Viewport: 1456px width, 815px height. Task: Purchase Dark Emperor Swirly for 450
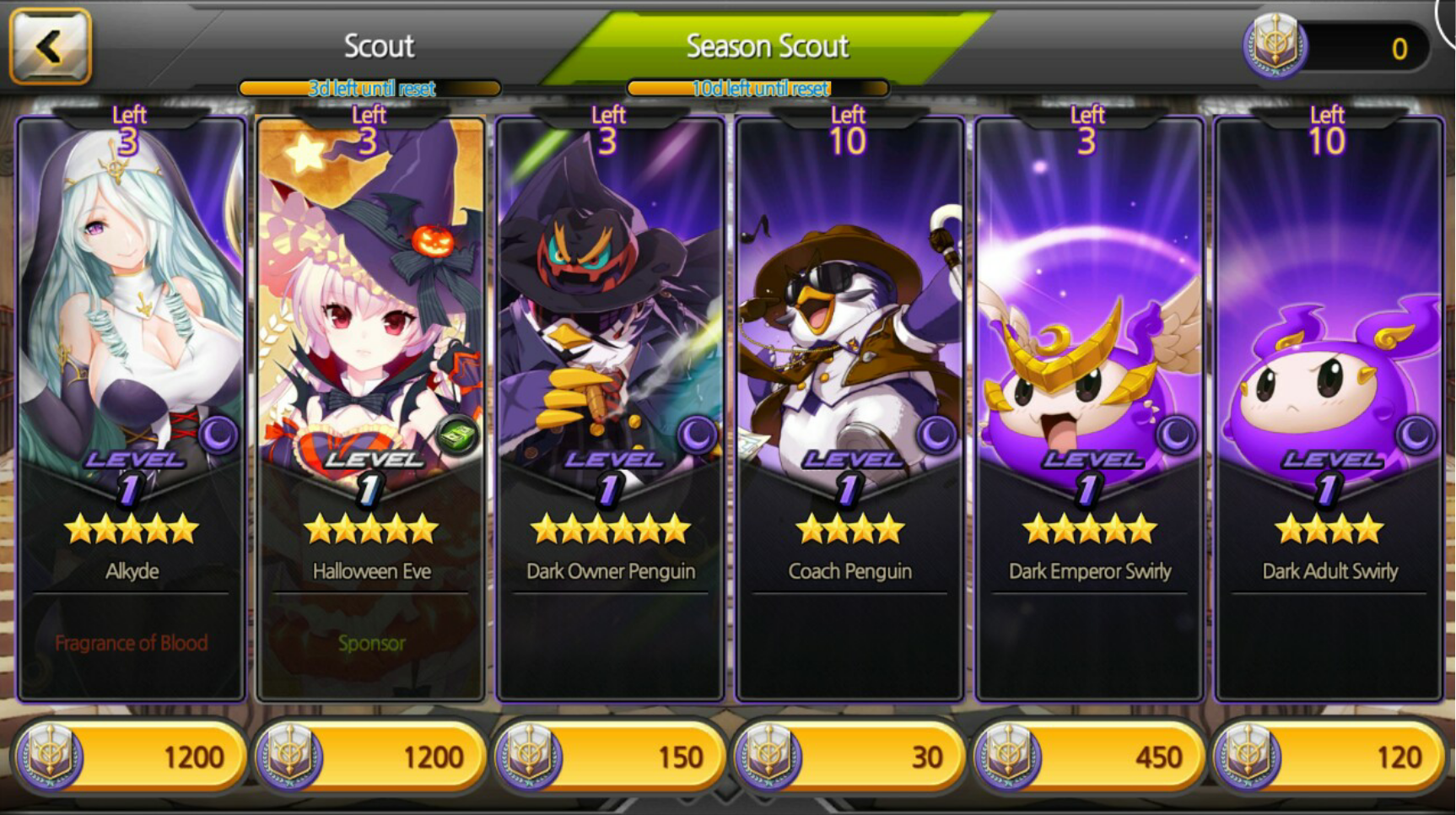click(x=1090, y=756)
